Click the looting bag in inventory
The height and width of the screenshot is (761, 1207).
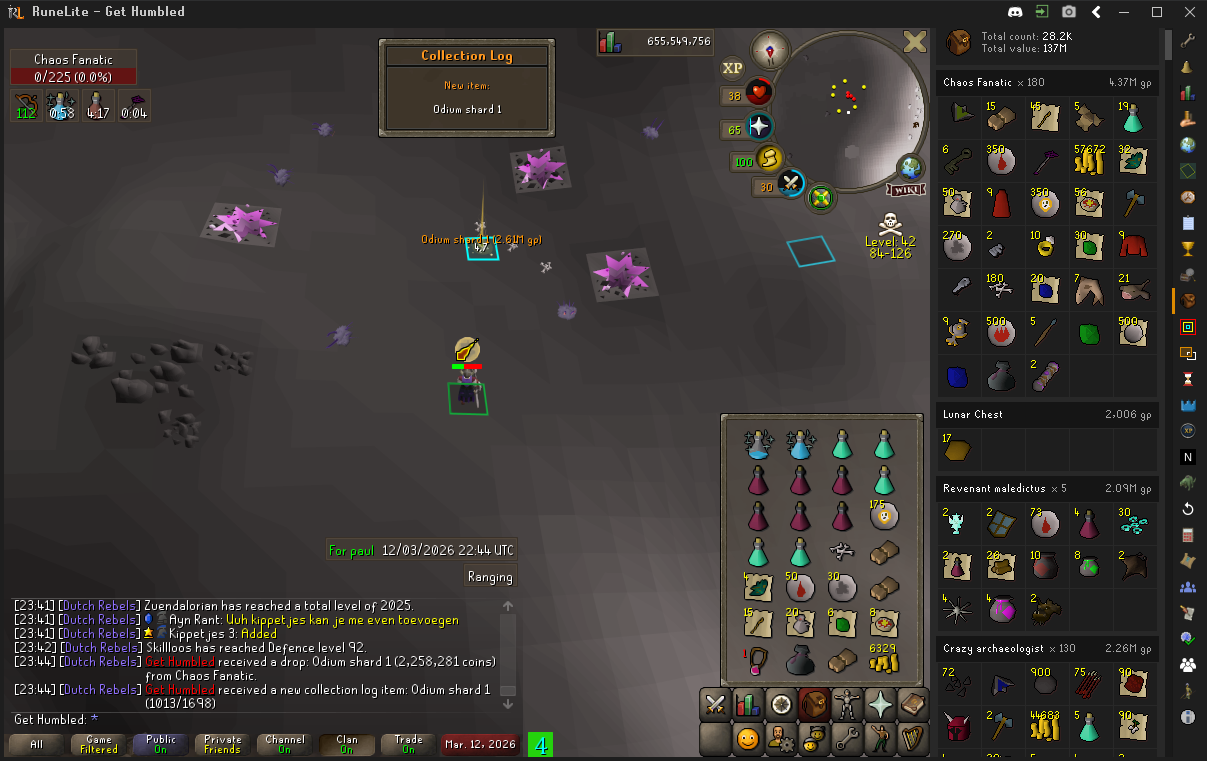click(x=799, y=660)
